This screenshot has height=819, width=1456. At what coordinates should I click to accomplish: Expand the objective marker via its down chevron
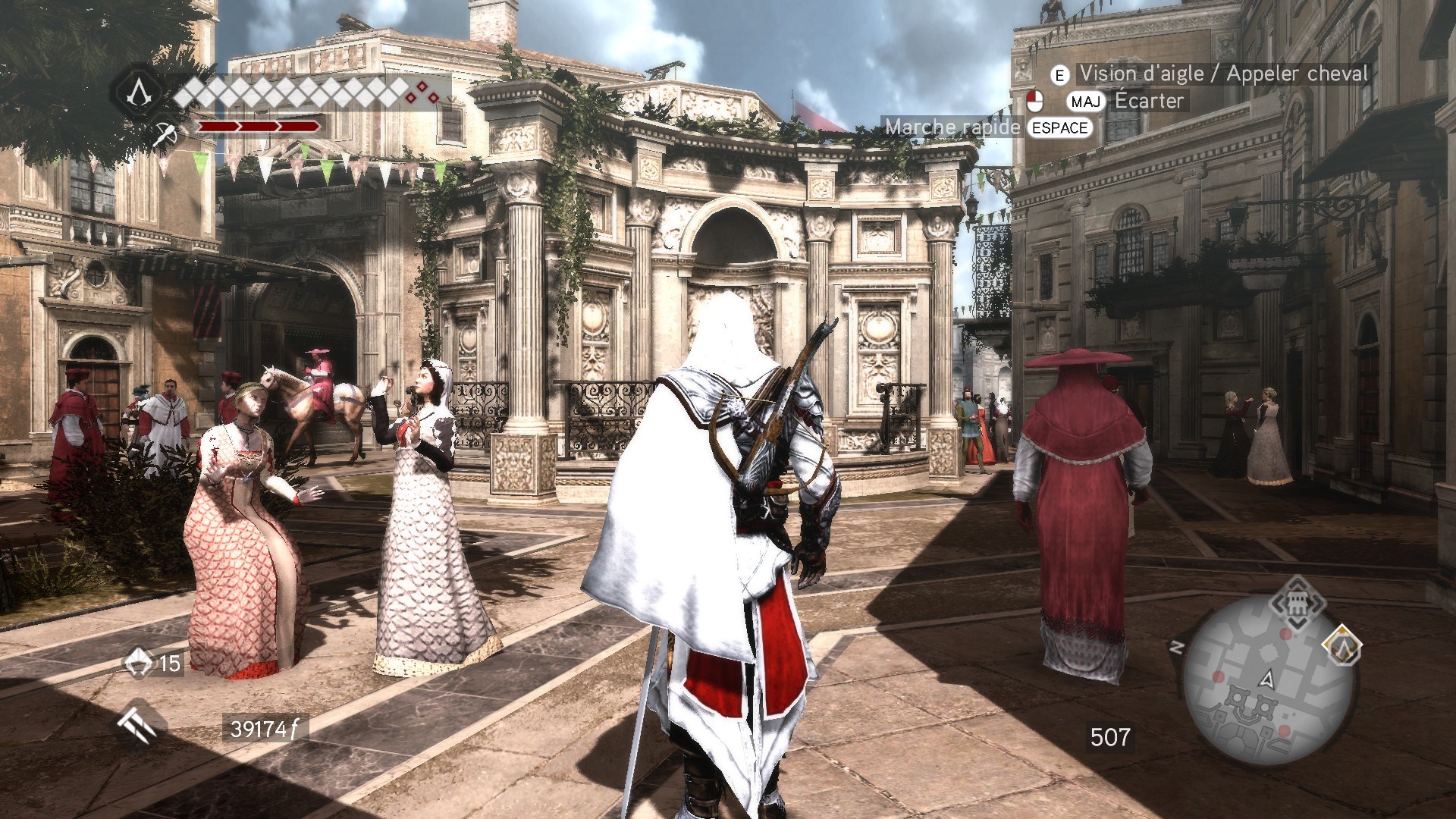(1297, 623)
